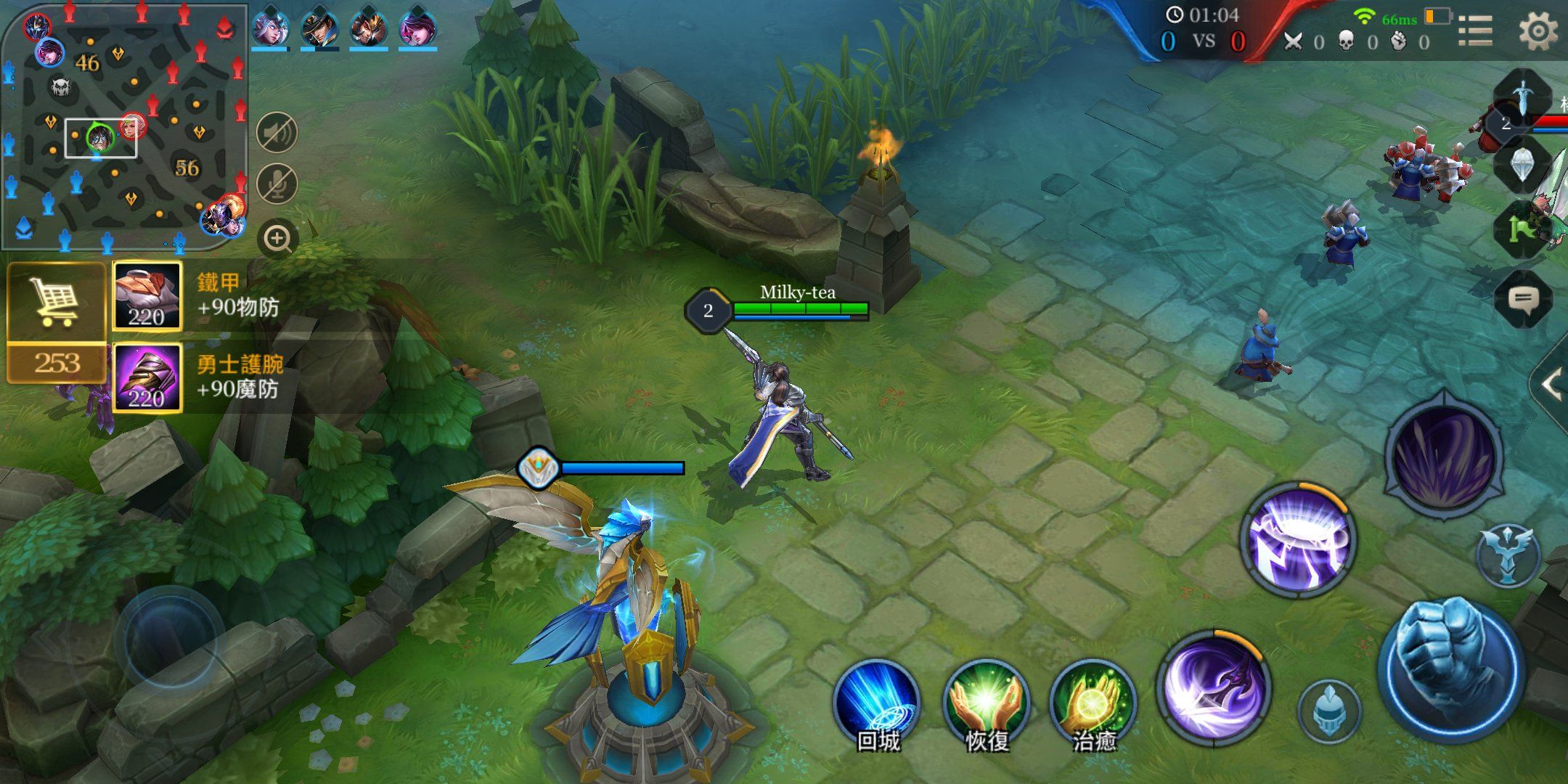Open the quick chat speech bubble

click(x=1524, y=299)
